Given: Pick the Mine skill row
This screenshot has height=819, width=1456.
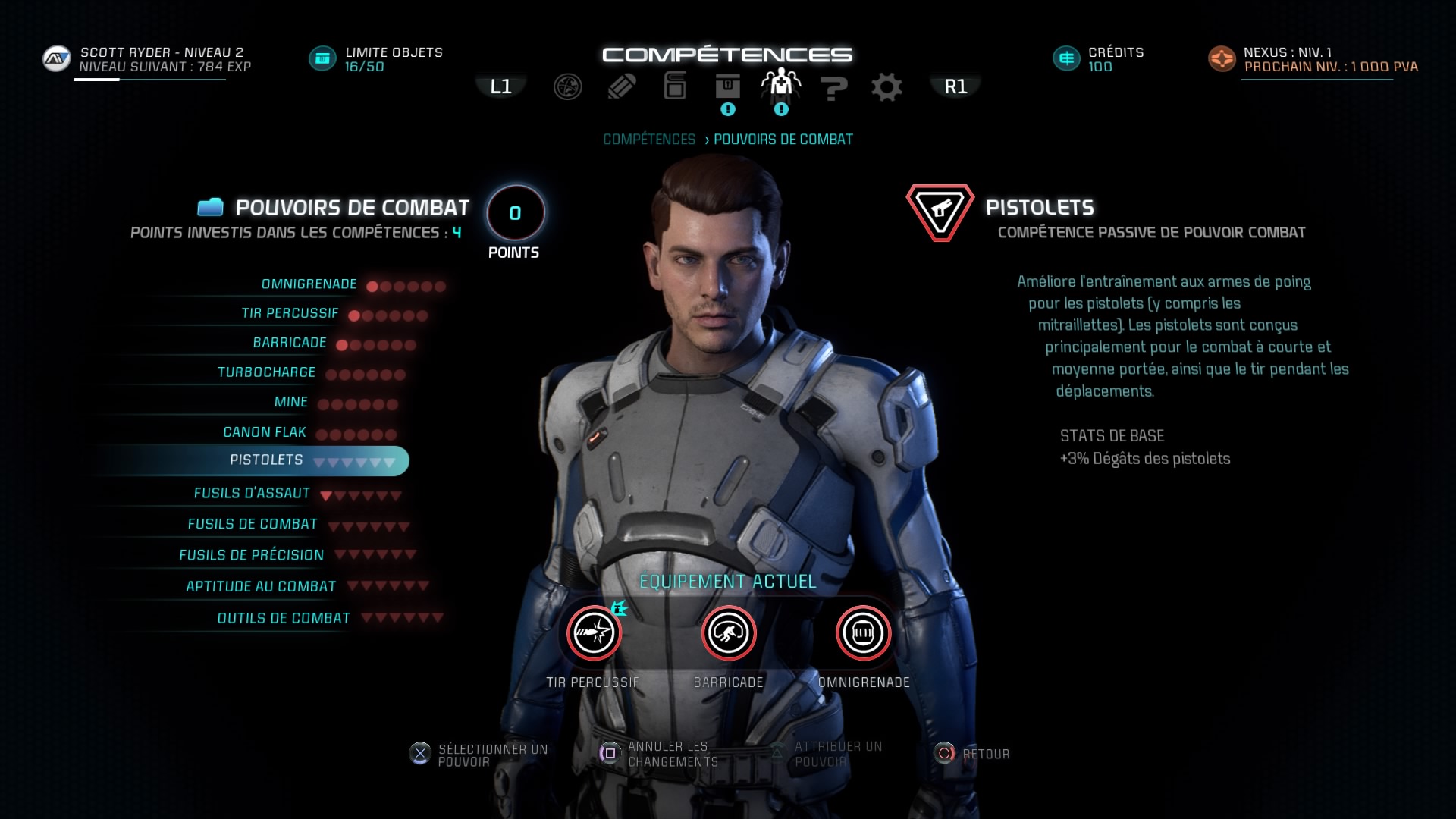Looking at the screenshot, I should coord(291,402).
